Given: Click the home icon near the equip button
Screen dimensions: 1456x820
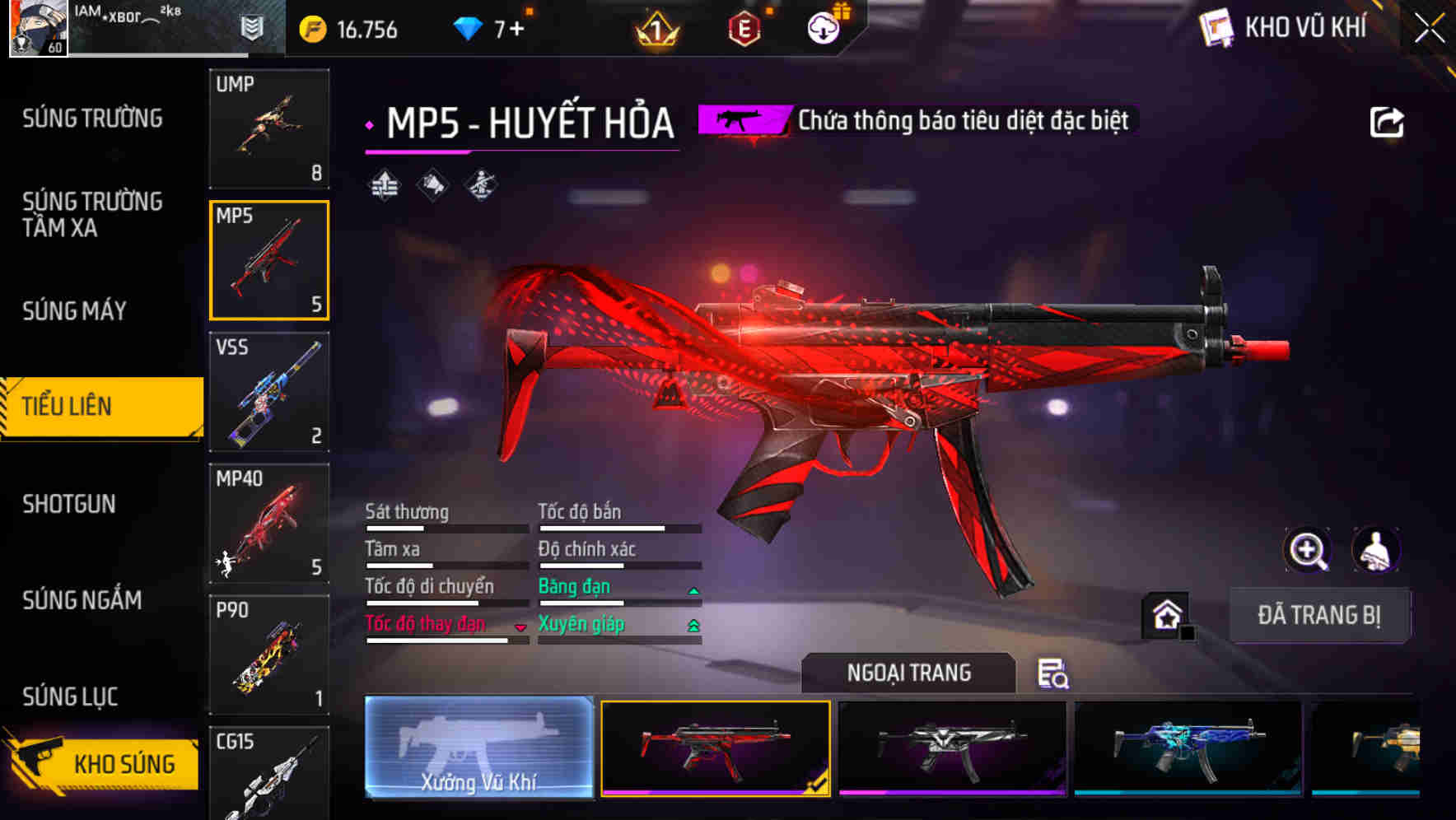Looking at the screenshot, I should tap(1166, 614).
